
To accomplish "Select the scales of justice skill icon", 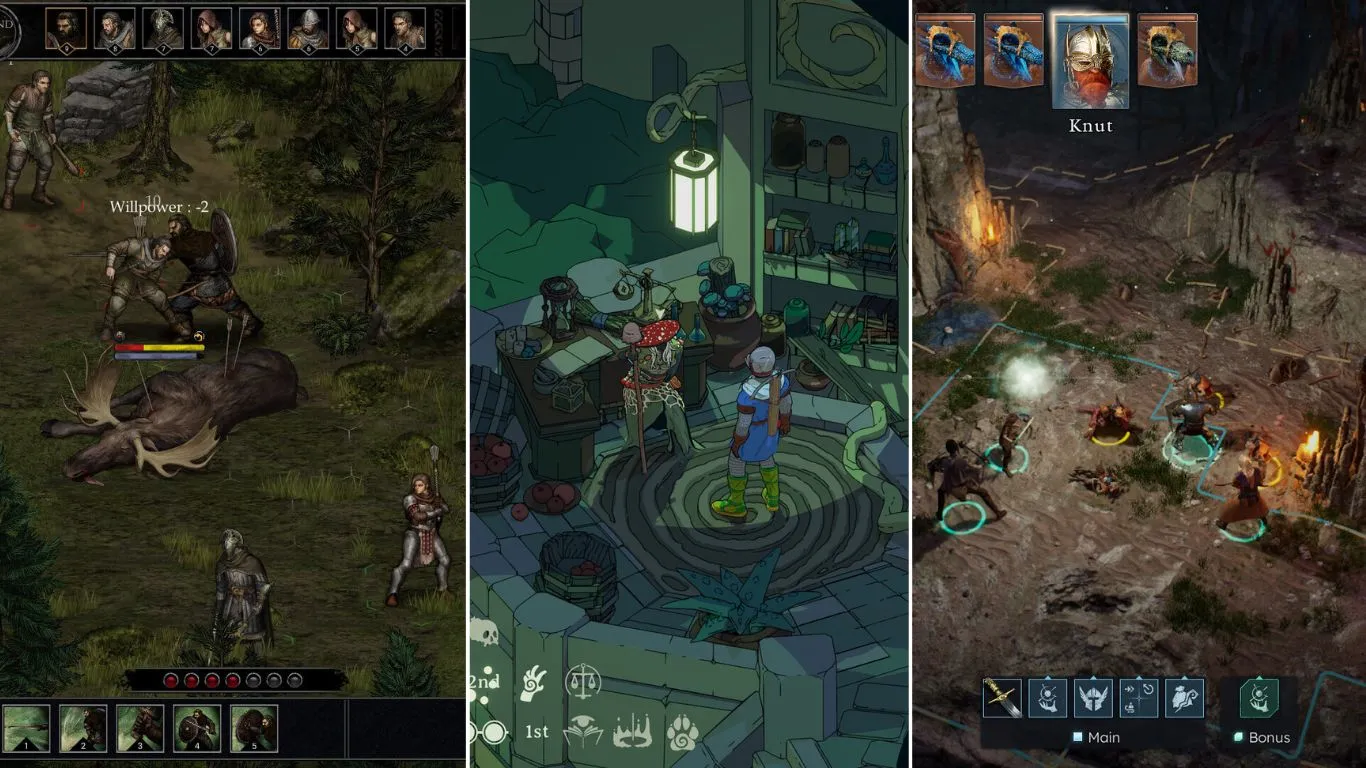I will tap(584, 681).
